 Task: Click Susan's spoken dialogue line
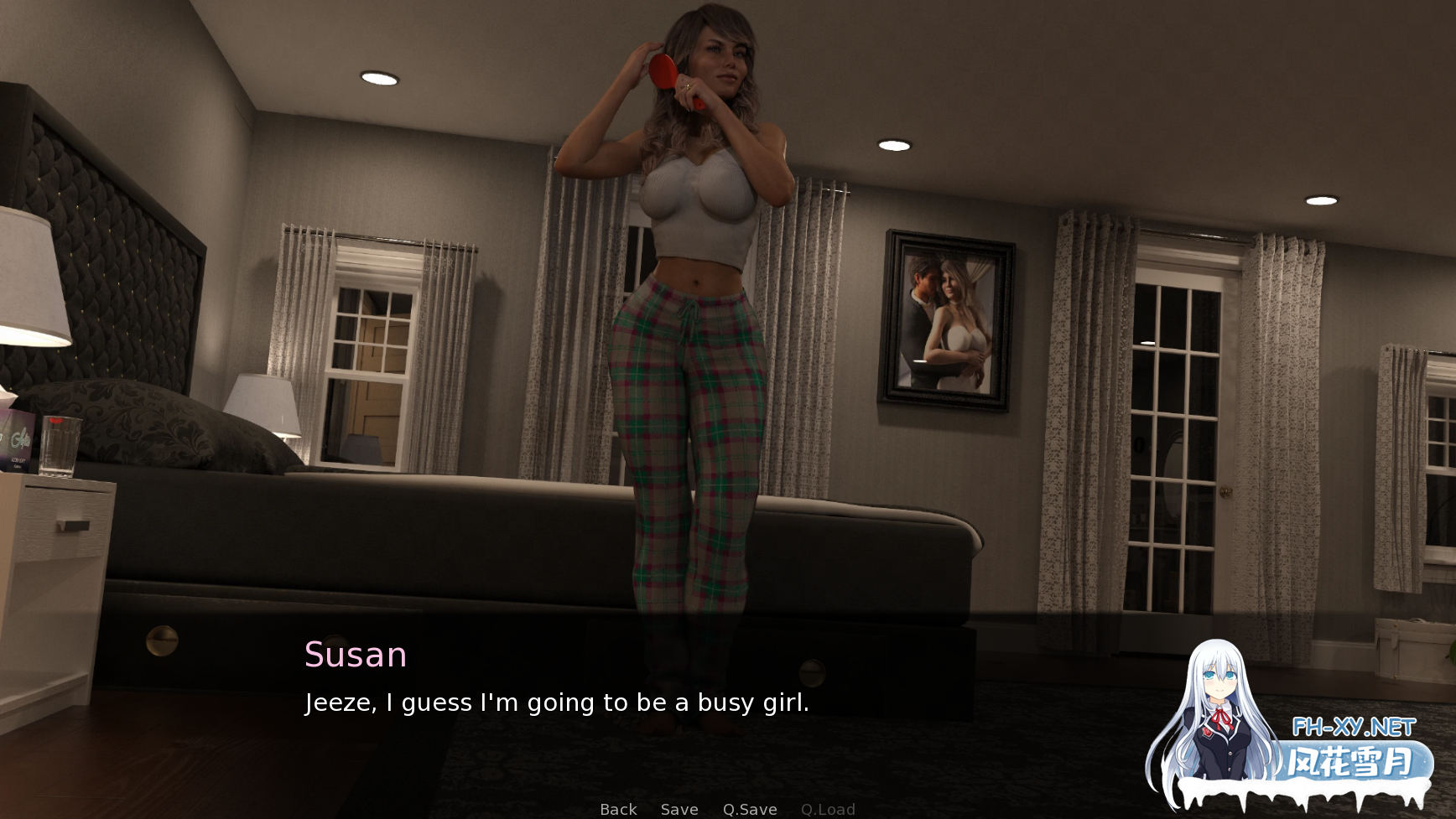[557, 702]
